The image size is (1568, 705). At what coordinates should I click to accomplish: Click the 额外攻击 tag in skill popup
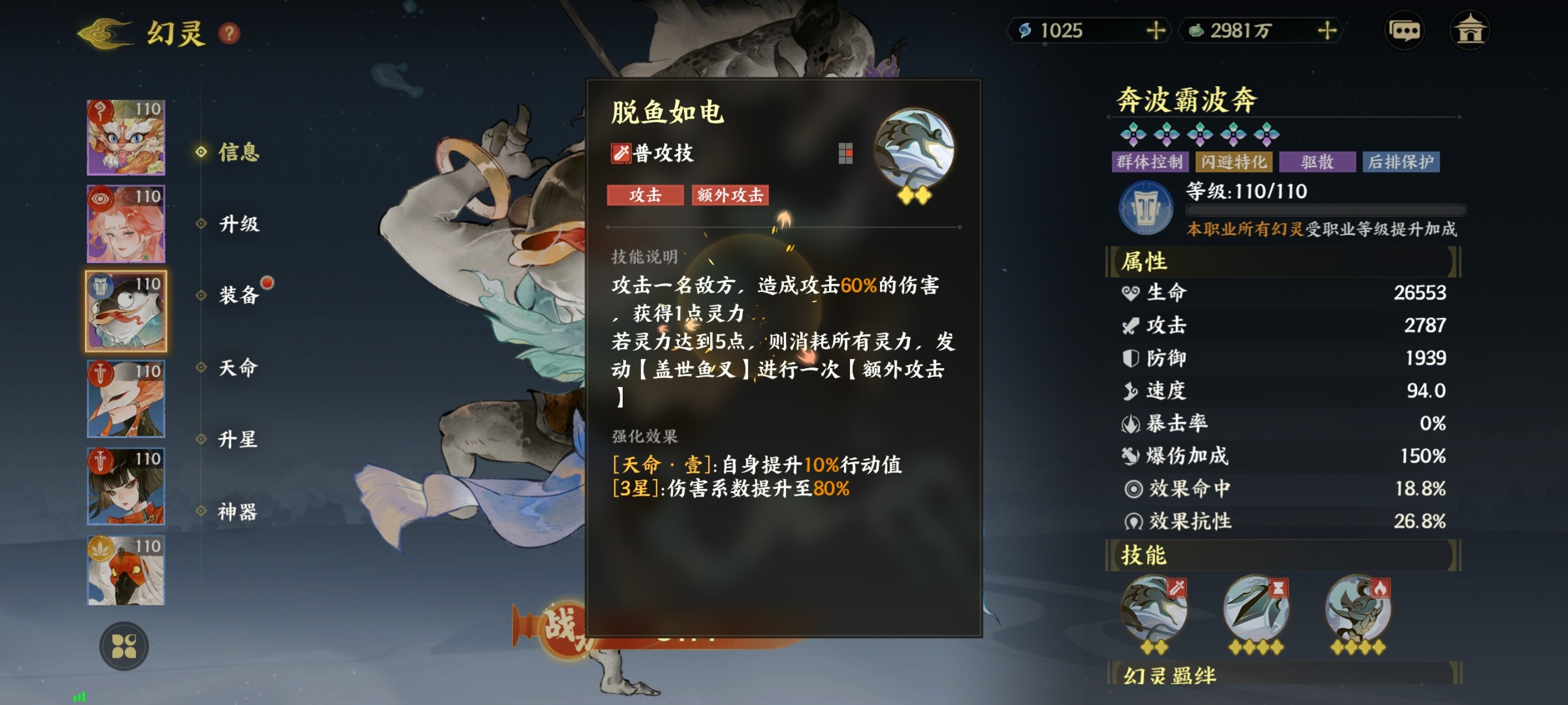coord(730,195)
